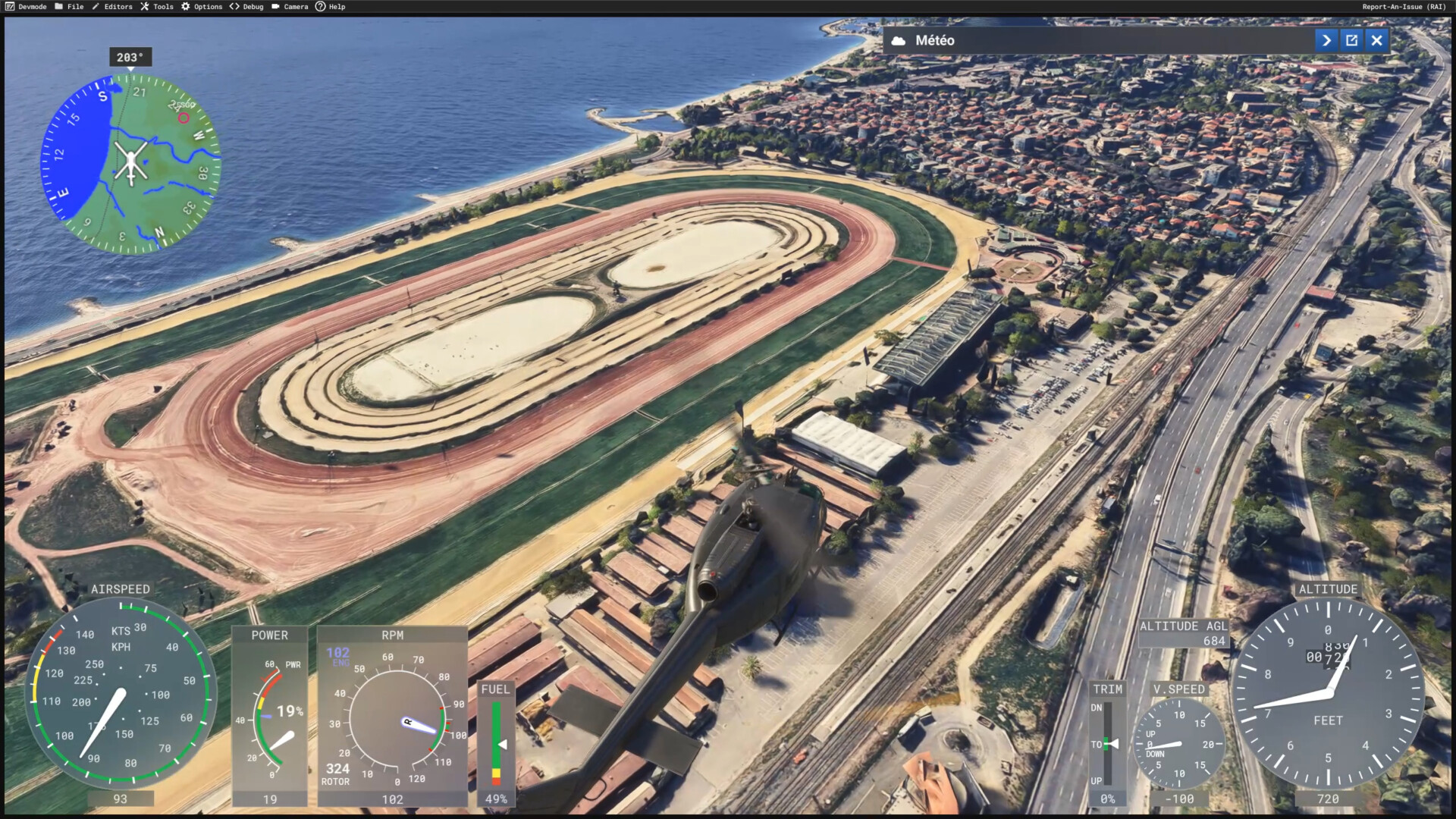Click the circular compass minimap
Viewport: 1456px width, 819px height.
130,163
